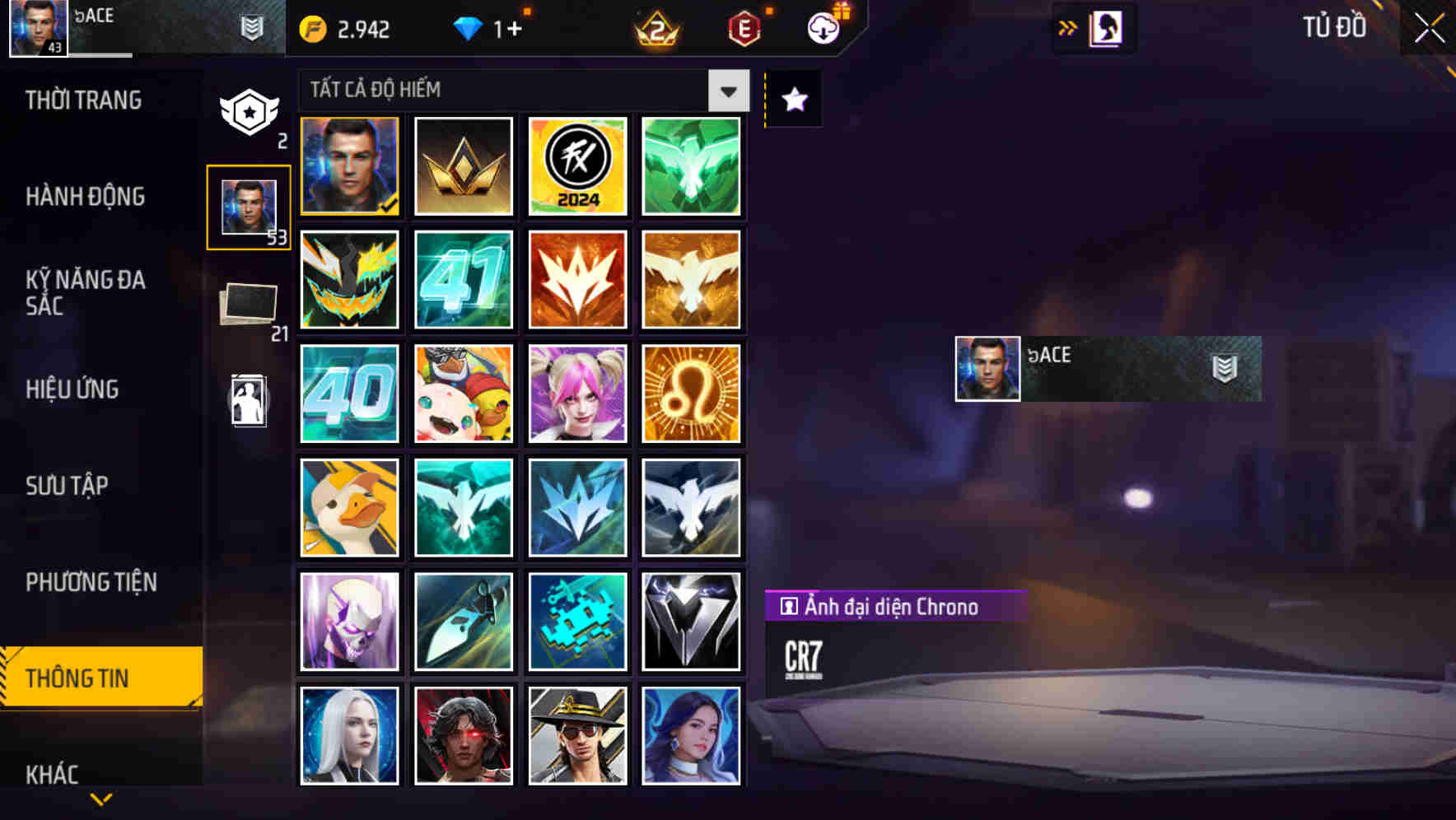Select the pink pigtails girl avatar thumbnail
1456x820 pixels.
577,394
